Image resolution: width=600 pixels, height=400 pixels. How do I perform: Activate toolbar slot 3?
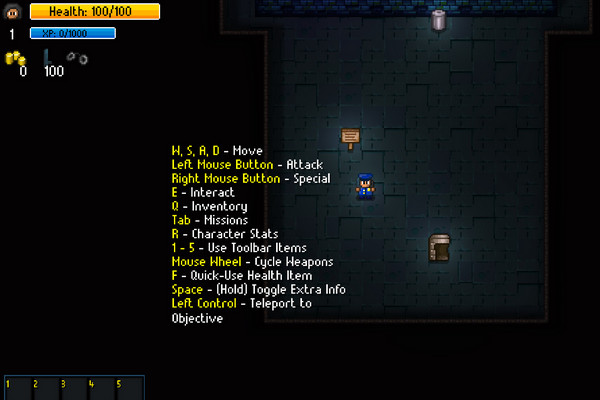pyautogui.click(x=74, y=388)
